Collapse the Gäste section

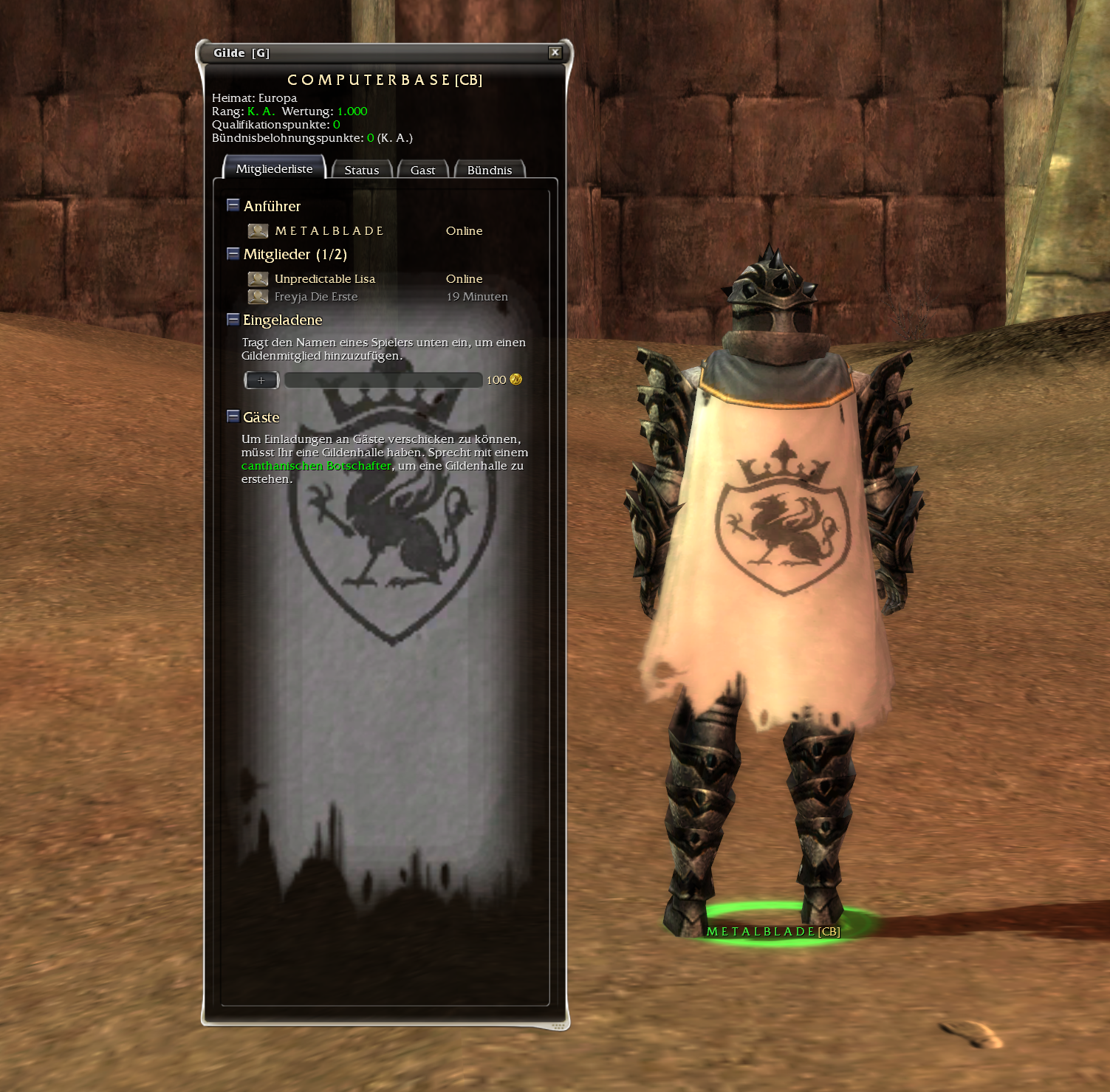coord(232,416)
